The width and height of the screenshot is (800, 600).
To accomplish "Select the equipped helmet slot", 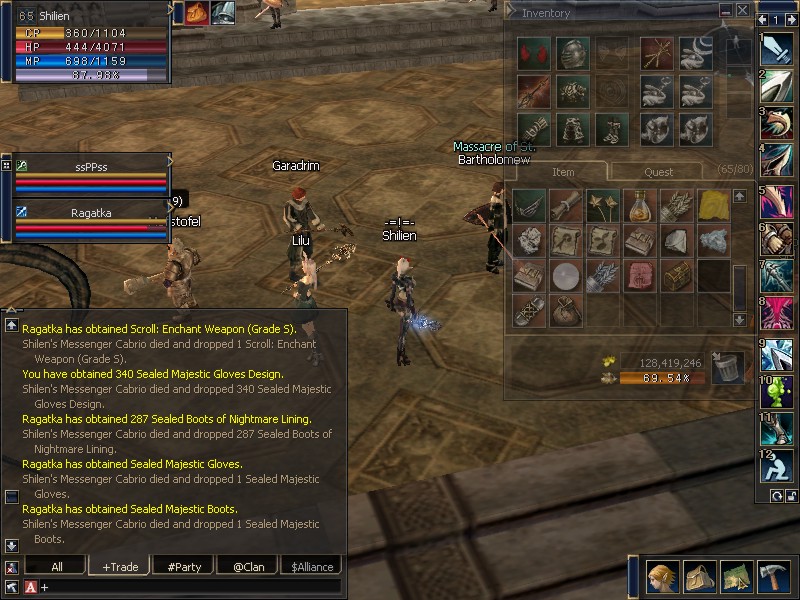I will click(572, 54).
